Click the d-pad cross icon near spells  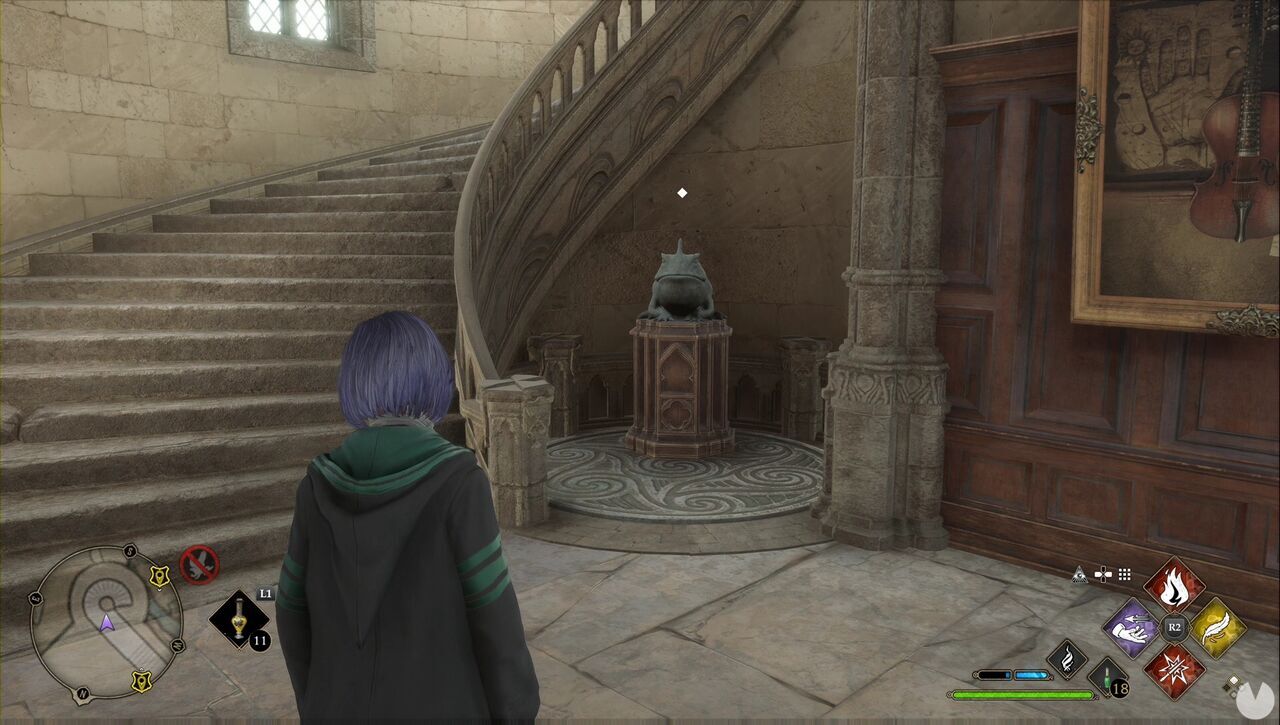[x=1104, y=574]
